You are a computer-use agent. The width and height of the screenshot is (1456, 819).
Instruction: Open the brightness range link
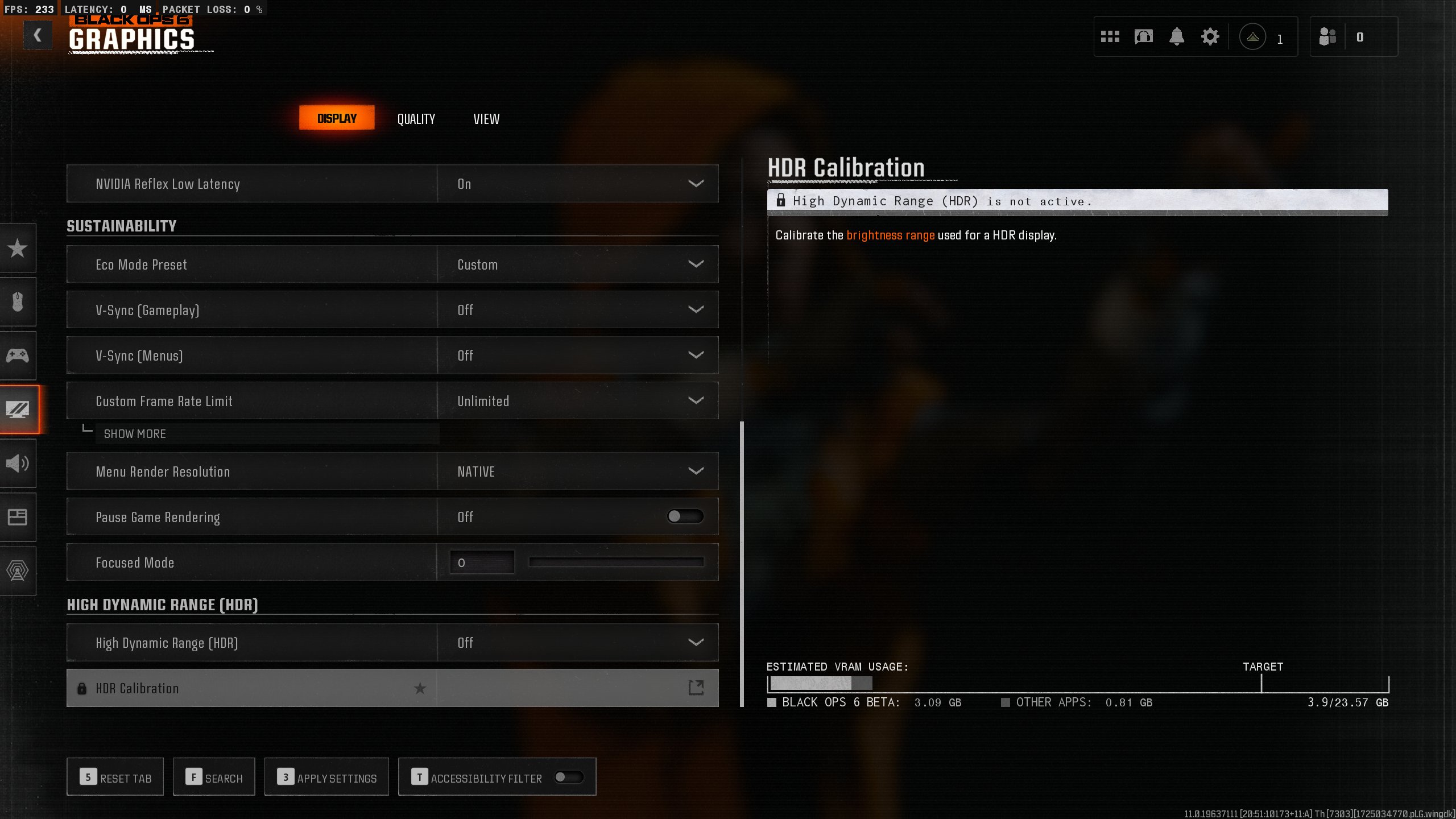890,235
